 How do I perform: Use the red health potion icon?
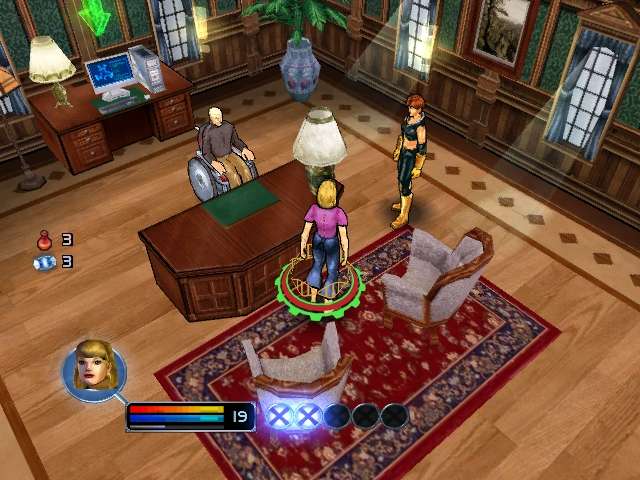[45, 240]
